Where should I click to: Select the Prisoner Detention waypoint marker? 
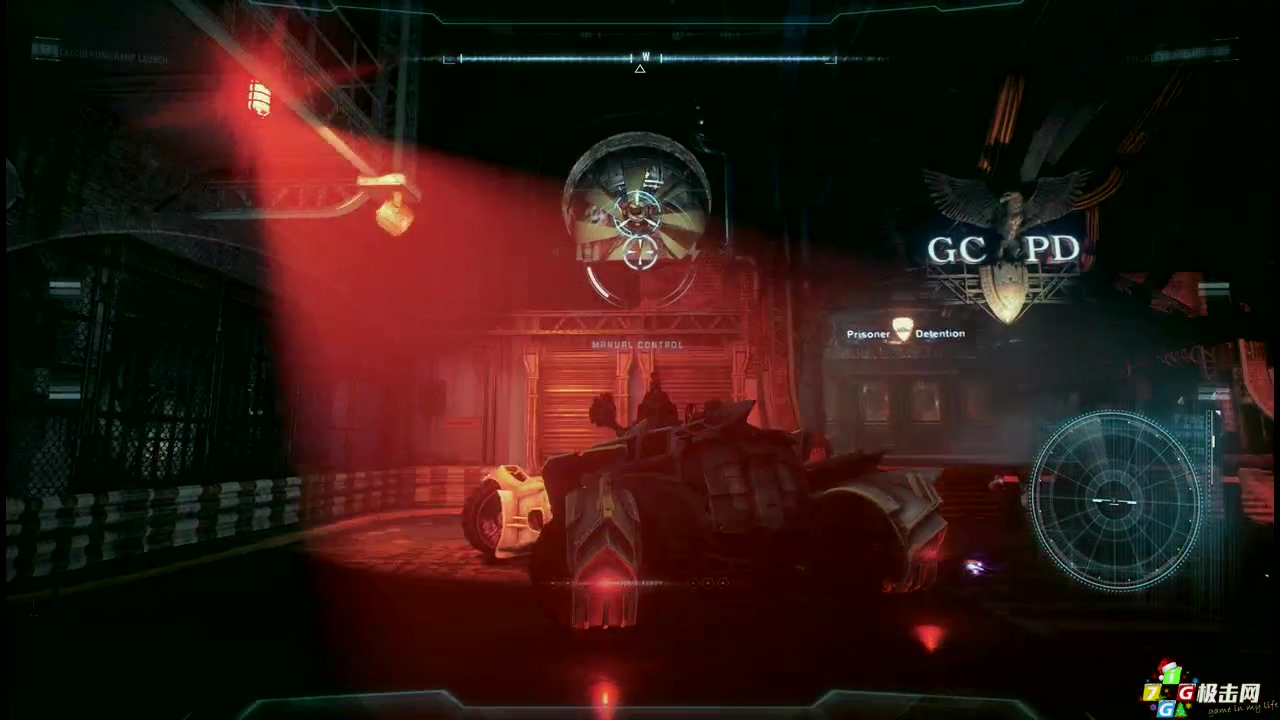click(x=903, y=330)
